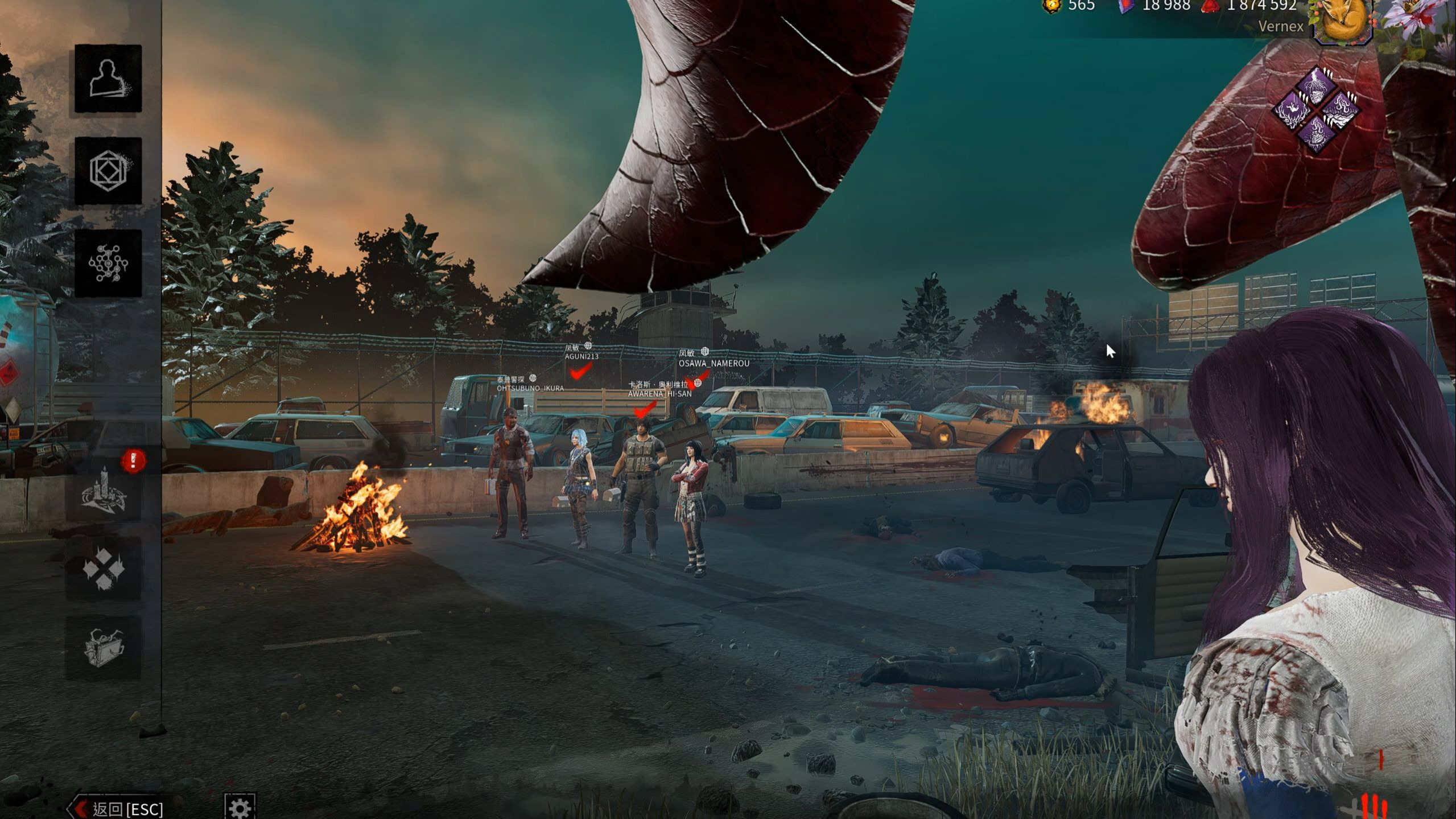Select the left perk in the diamond
The width and height of the screenshot is (1456, 819).
pos(1293,109)
